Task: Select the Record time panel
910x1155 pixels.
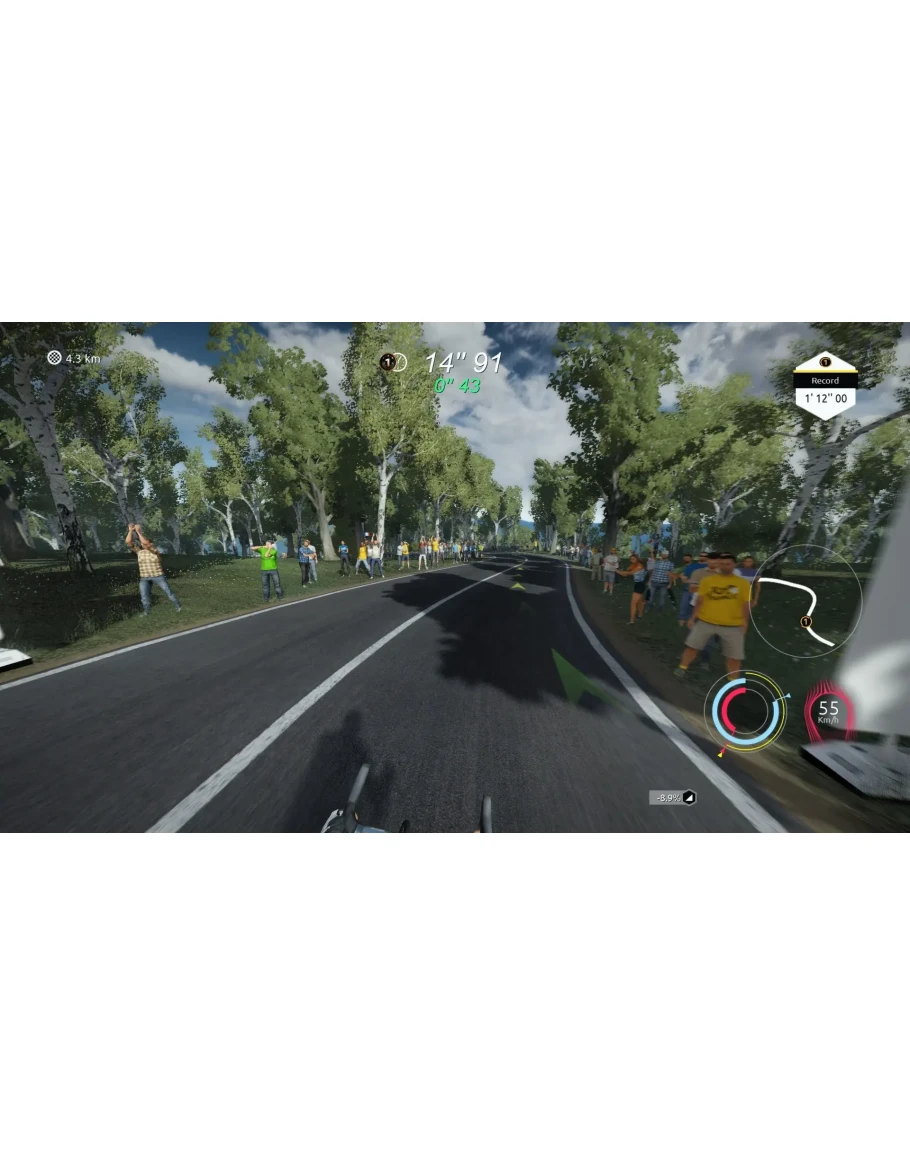Action: [825, 387]
